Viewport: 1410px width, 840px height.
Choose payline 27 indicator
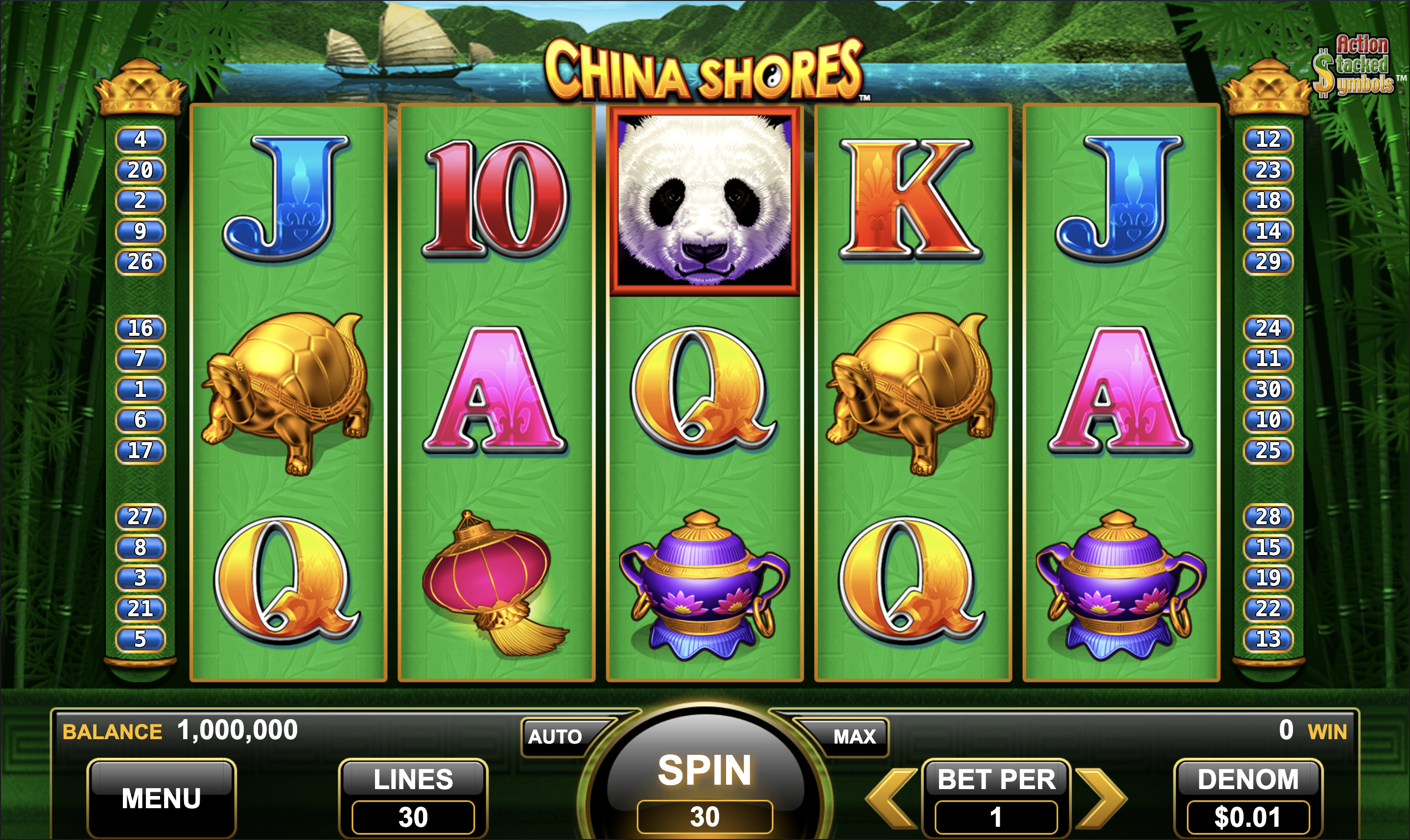[141, 517]
